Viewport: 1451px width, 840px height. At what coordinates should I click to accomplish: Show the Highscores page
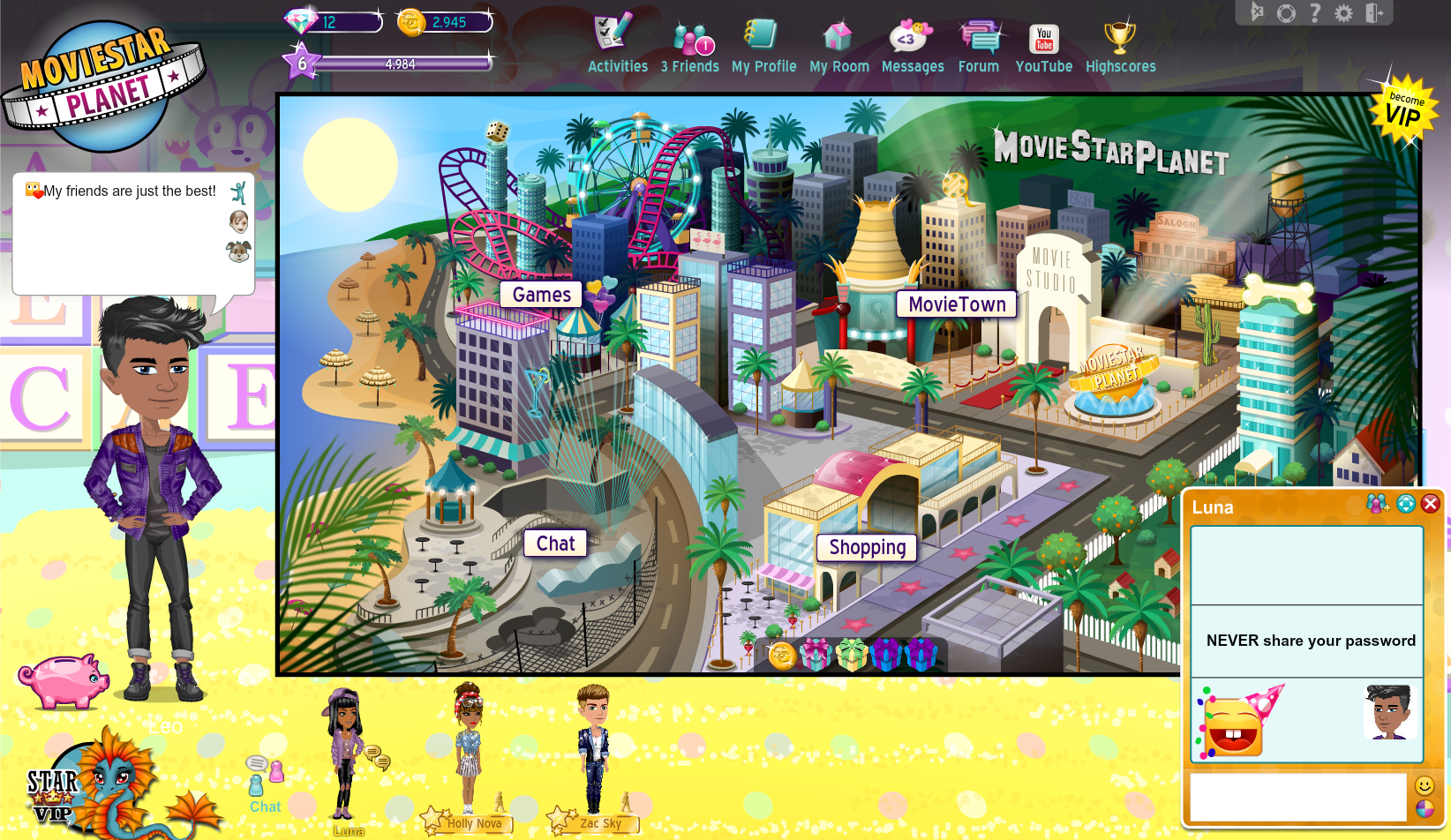pos(1120,46)
